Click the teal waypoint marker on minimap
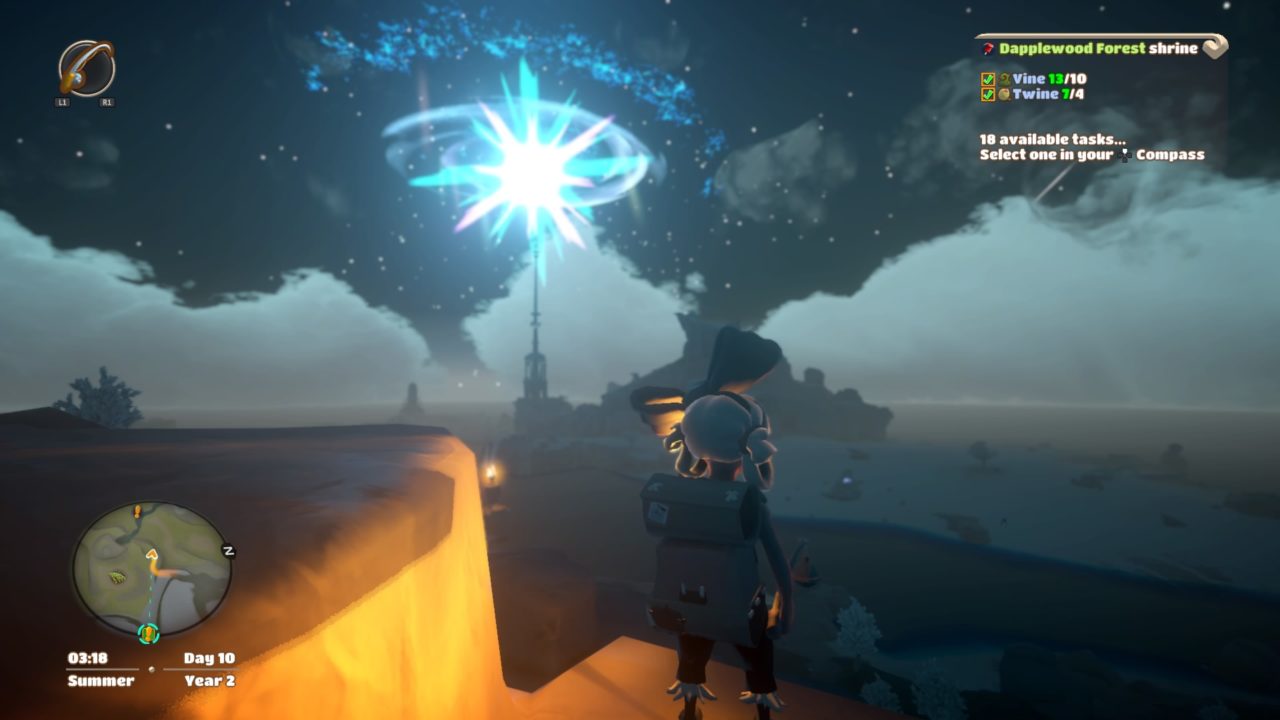Image resolution: width=1280 pixels, height=720 pixels. click(148, 632)
